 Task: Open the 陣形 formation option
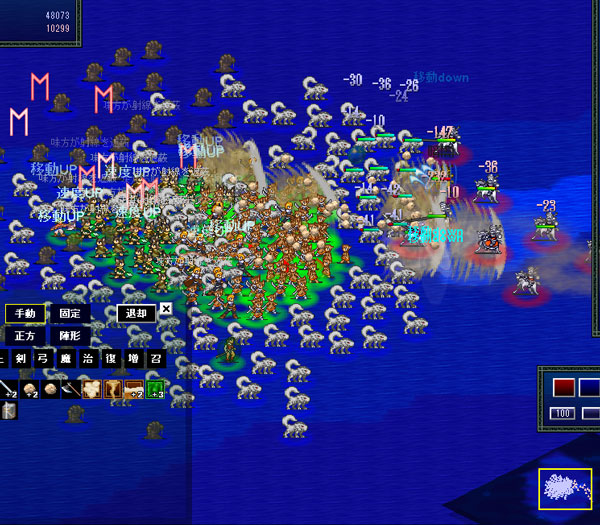(70, 336)
